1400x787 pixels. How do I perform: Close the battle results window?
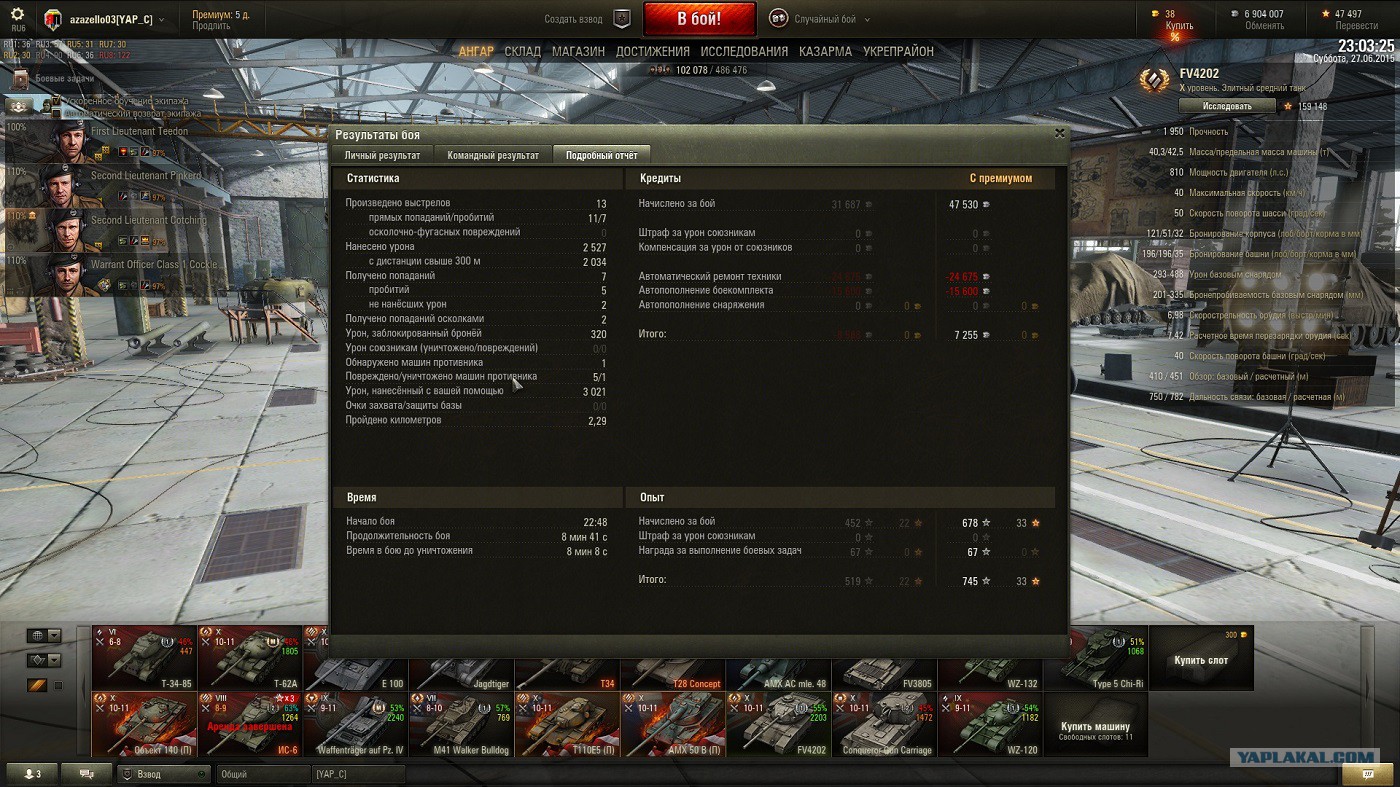click(x=1059, y=133)
